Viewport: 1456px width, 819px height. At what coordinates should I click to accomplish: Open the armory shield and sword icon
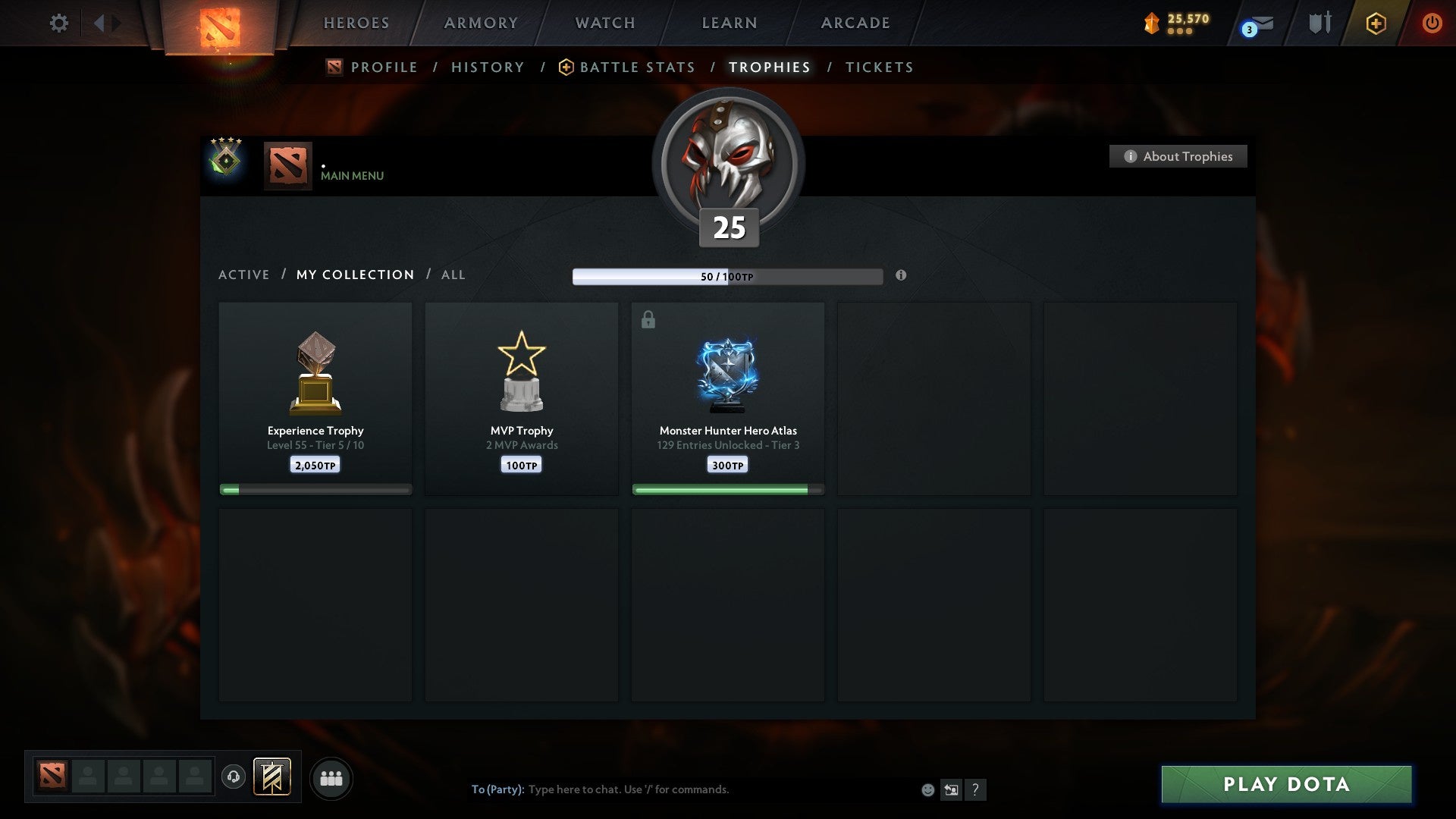1319,23
